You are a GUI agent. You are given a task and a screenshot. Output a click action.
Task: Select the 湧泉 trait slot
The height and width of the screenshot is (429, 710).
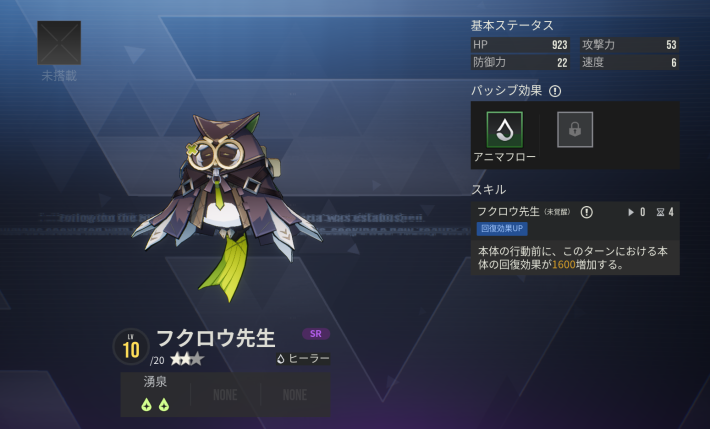156,394
